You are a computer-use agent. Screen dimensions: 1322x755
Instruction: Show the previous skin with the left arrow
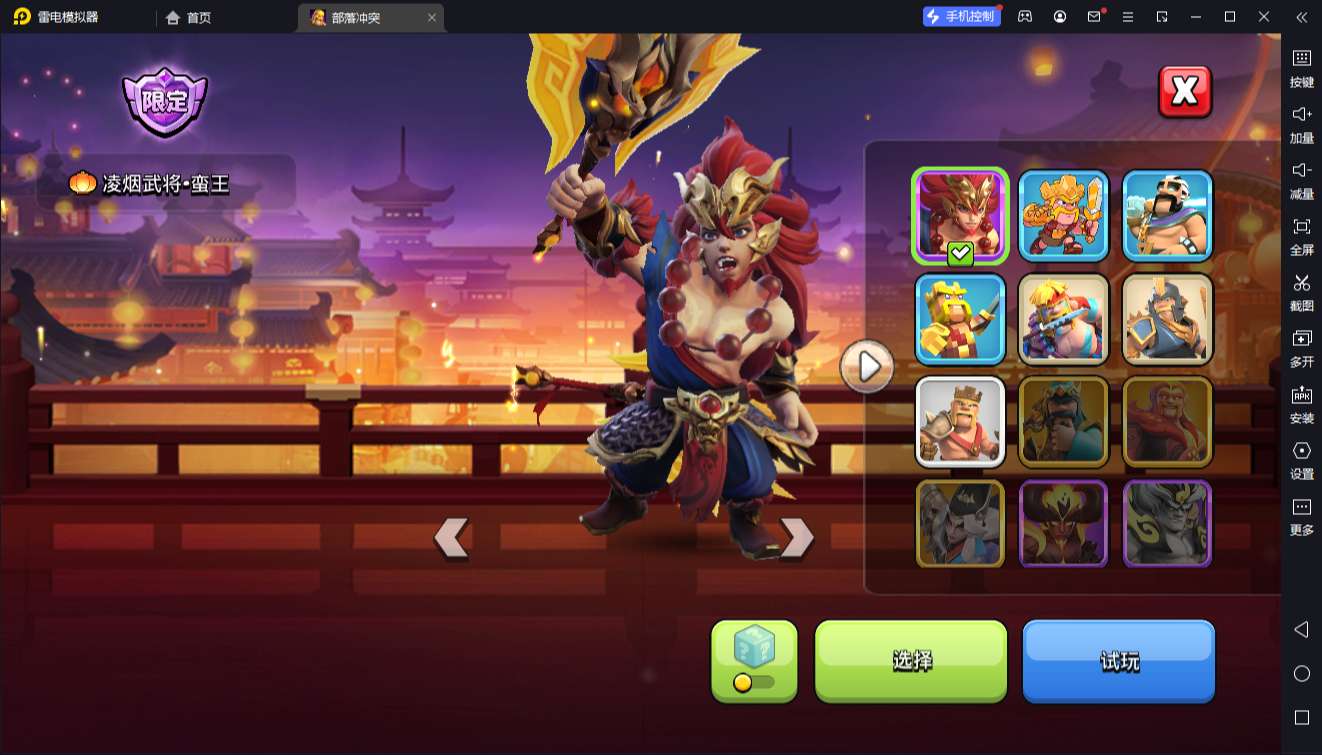451,538
